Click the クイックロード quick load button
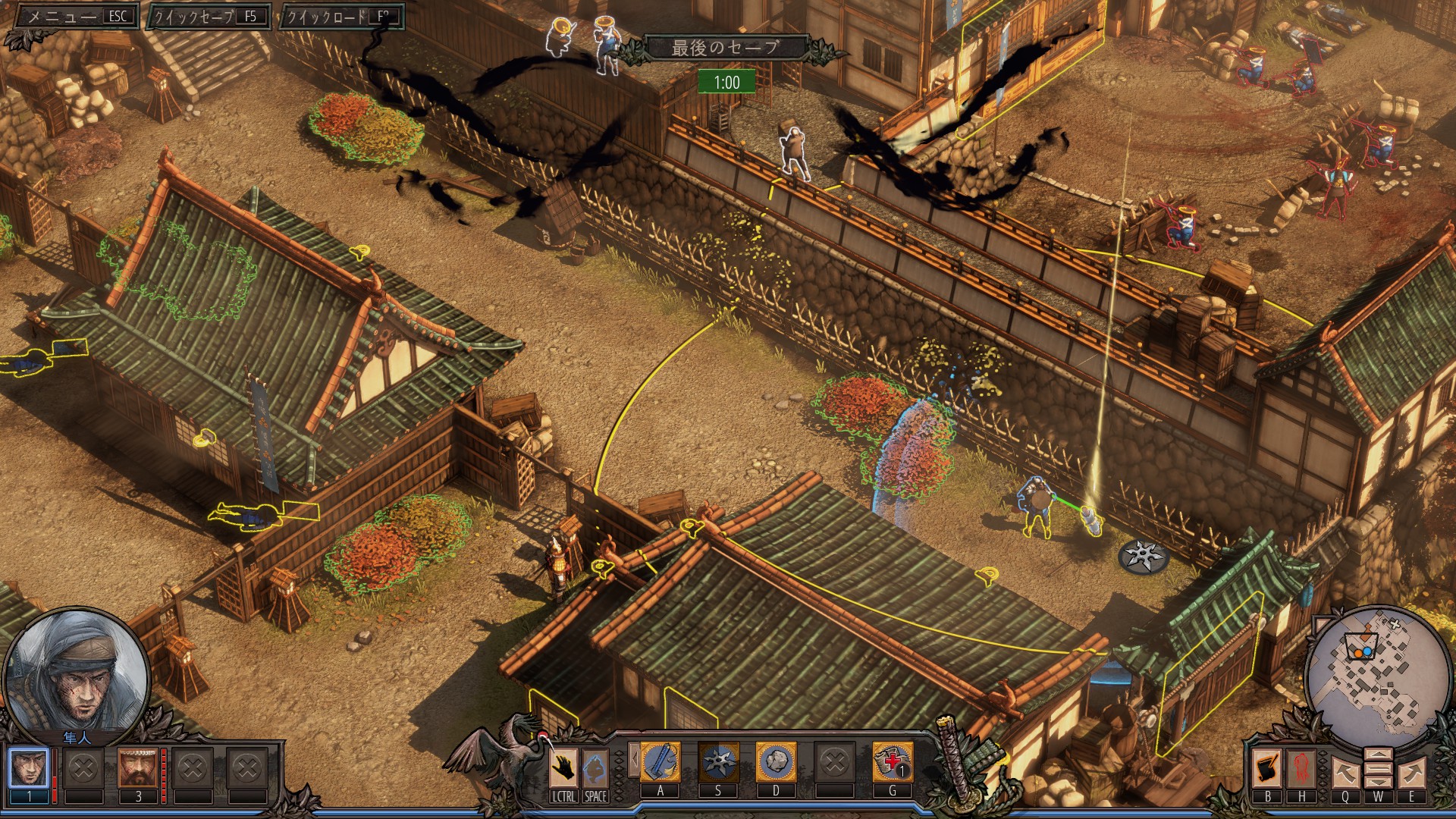The width and height of the screenshot is (1456, 819). click(340, 16)
